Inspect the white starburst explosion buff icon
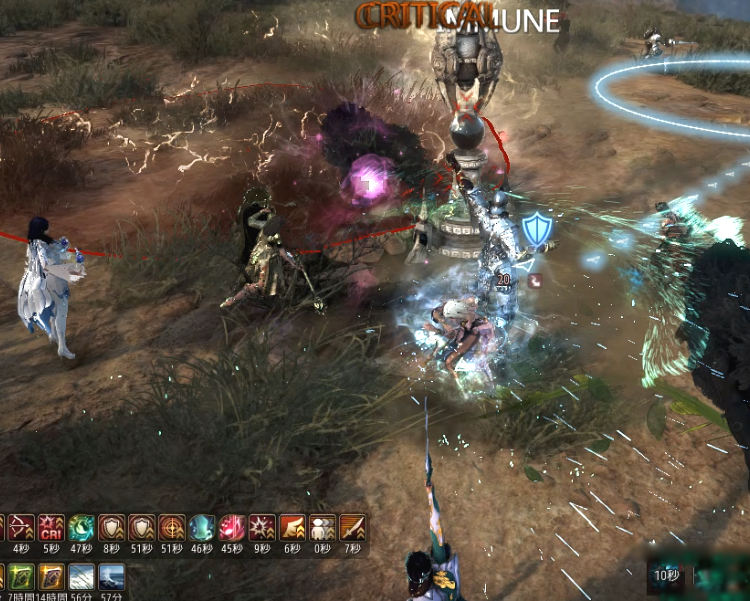The image size is (750, 601). 262,527
